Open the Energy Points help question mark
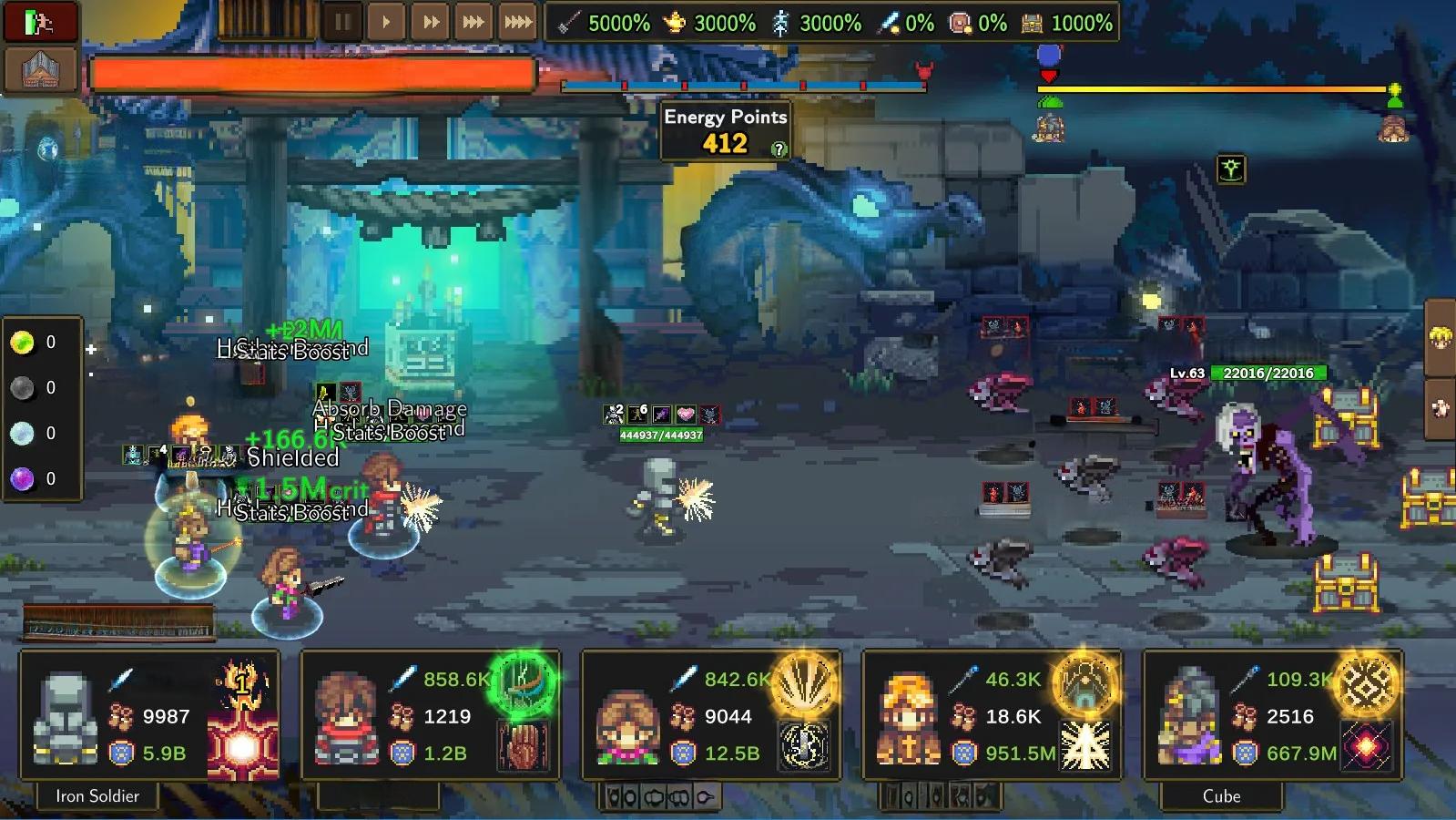This screenshot has height=820, width=1456. pos(779,149)
